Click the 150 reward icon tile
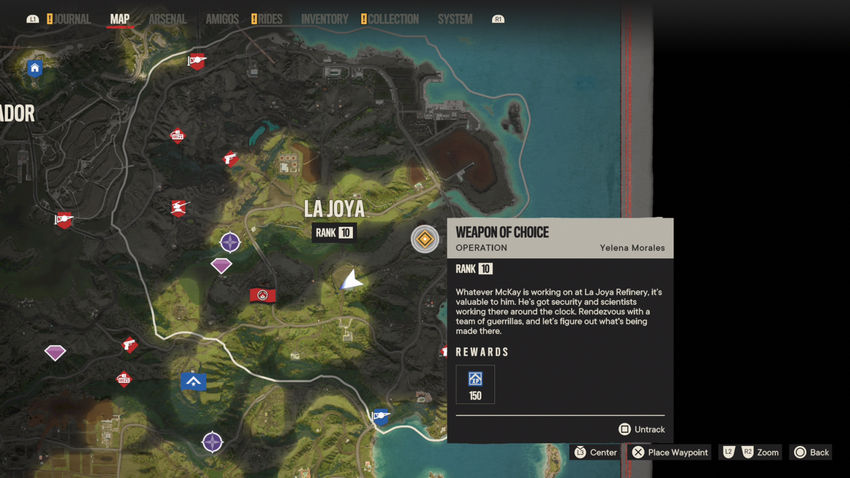Screen dimensions: 850x478 [475, 384]
